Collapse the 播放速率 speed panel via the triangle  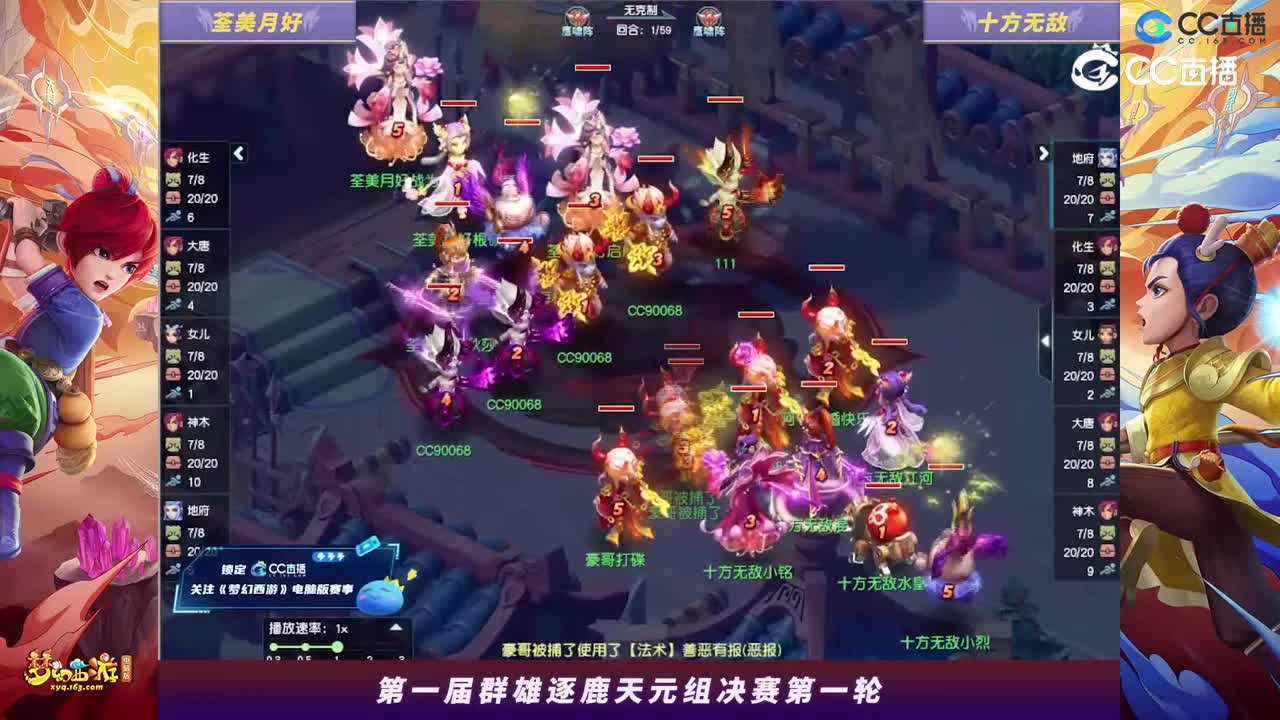point(395,627)
